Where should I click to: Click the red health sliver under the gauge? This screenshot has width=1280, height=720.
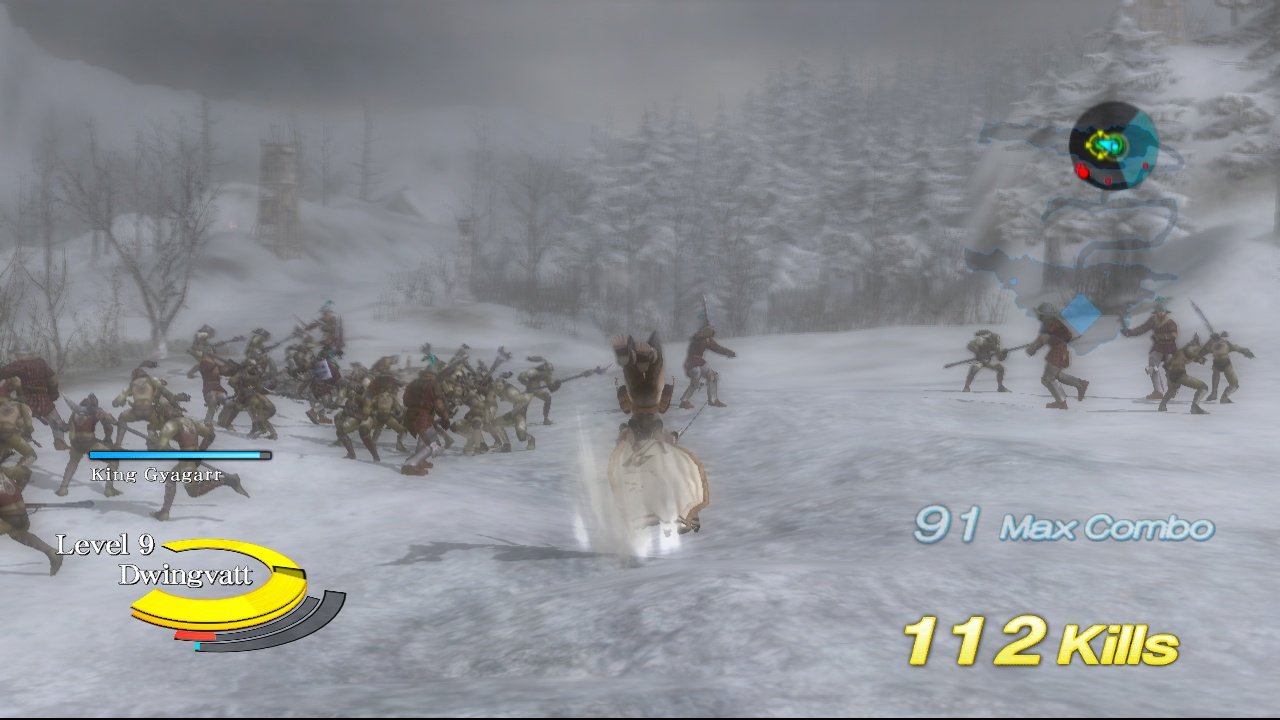197,635
